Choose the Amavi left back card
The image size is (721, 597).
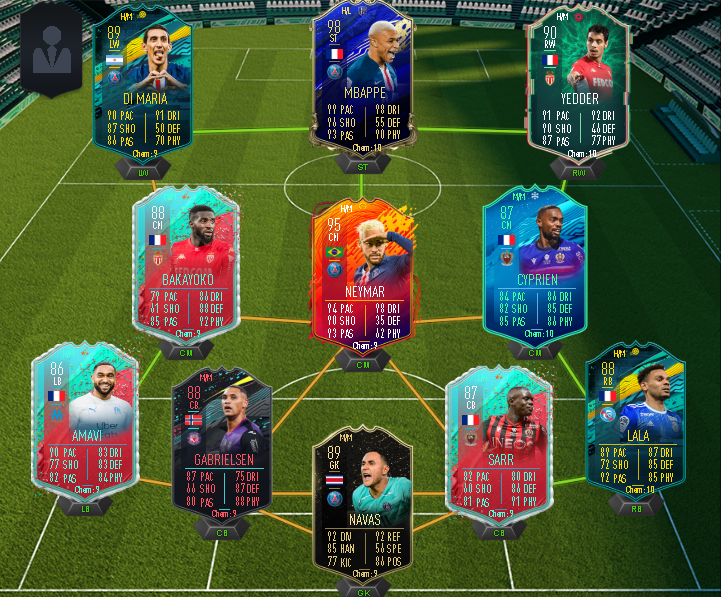pyautogui.click(x=78, y=425)
